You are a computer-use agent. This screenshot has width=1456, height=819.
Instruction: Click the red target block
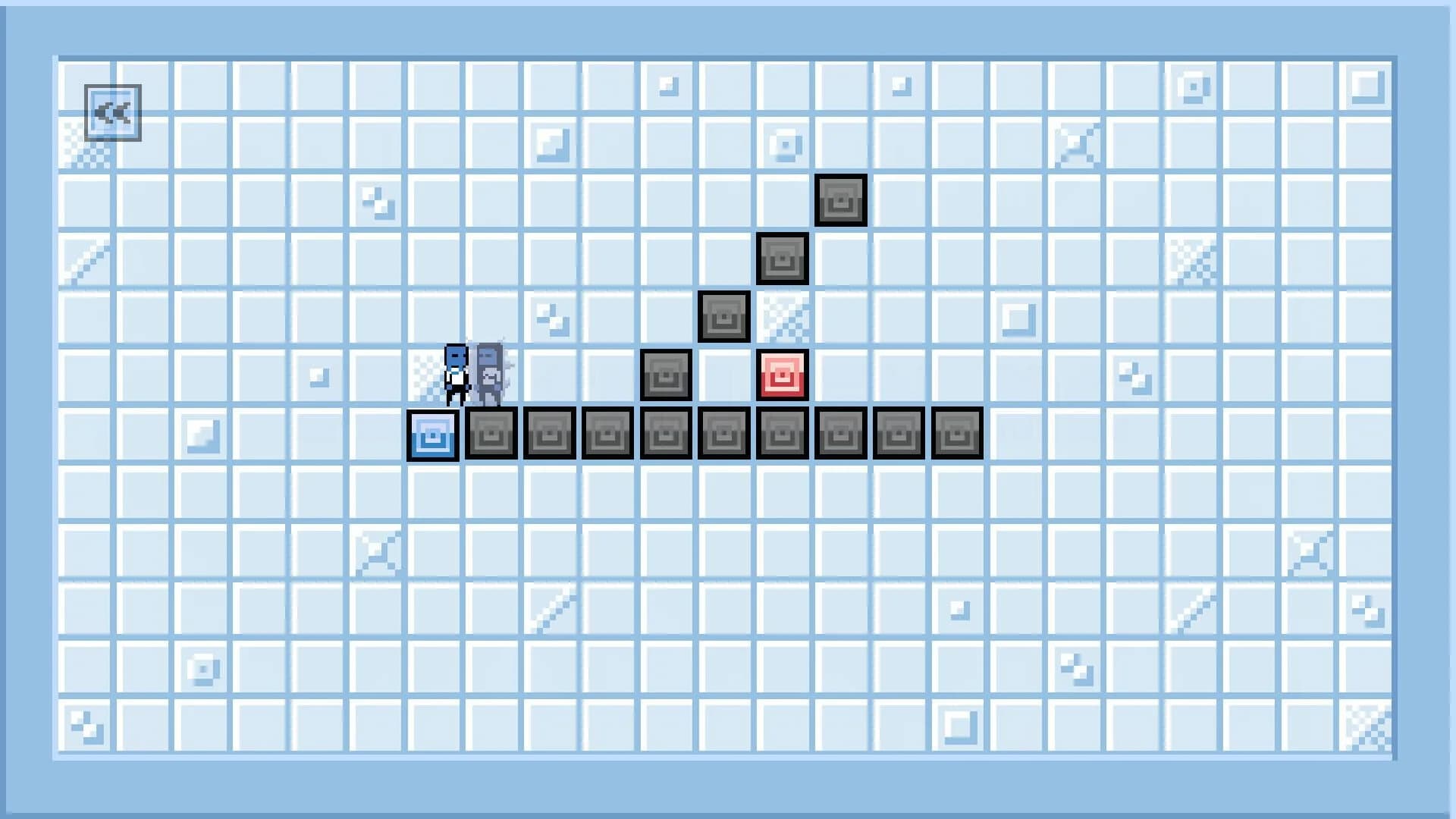point(783,374)
